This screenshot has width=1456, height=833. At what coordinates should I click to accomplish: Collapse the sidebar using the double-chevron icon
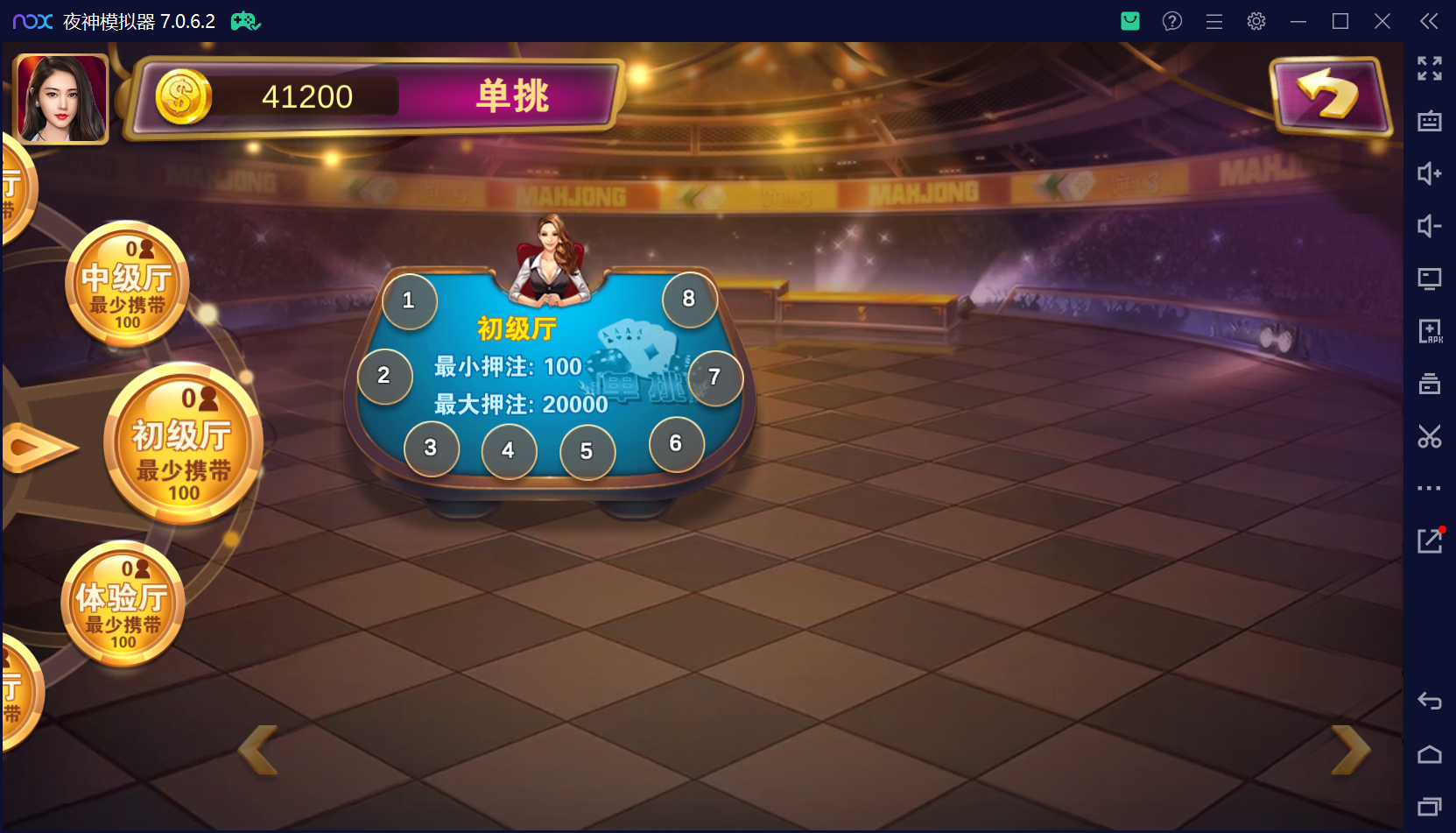click(1430, 21)
